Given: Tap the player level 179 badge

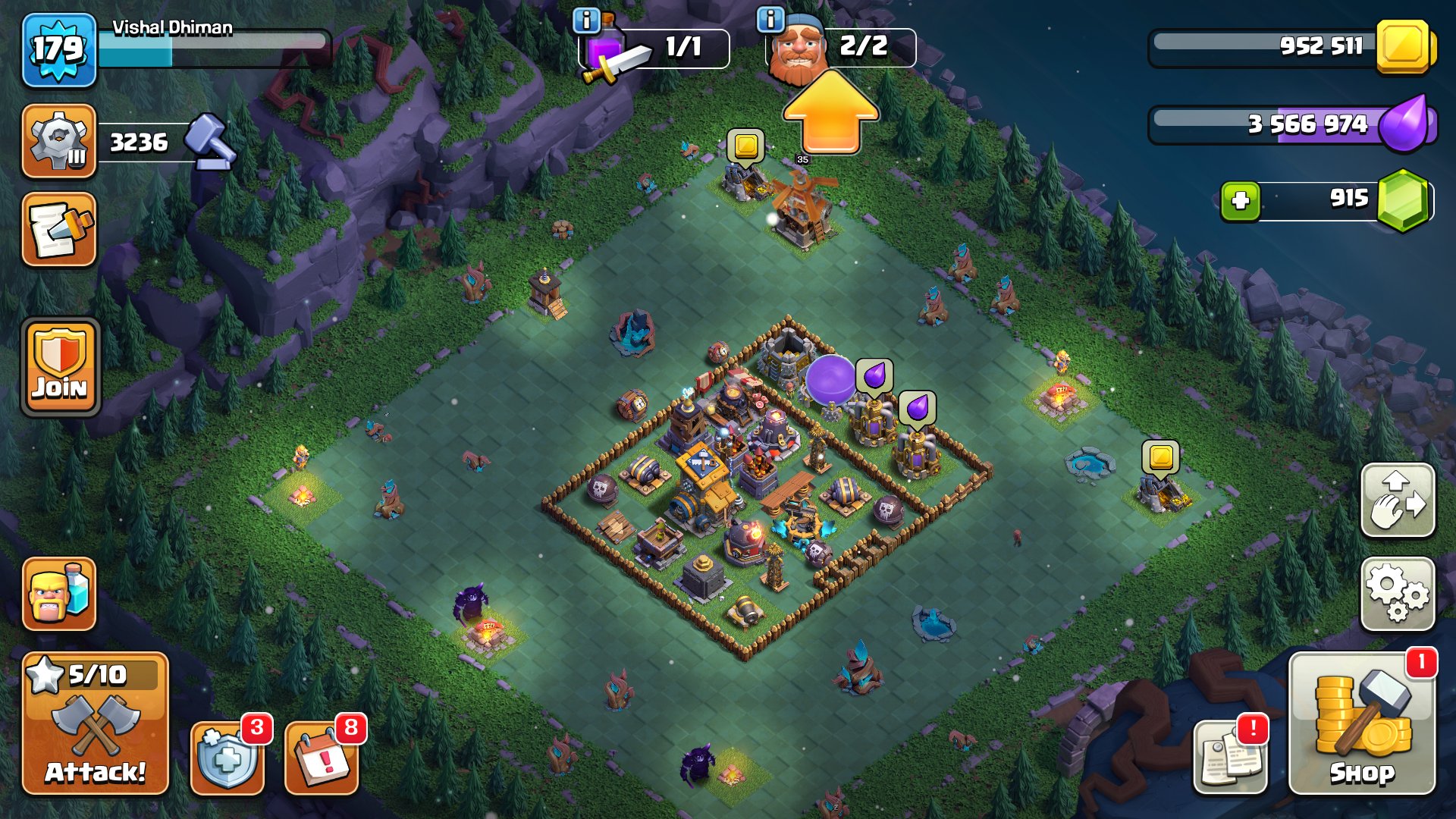Looking at the screenshot, I should click(x=58, y=47).
